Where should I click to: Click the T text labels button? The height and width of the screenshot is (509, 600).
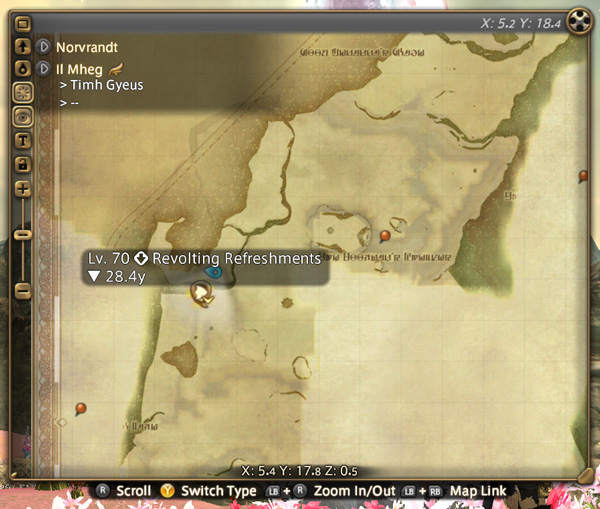pyautogui.click(x=23, y=139)
